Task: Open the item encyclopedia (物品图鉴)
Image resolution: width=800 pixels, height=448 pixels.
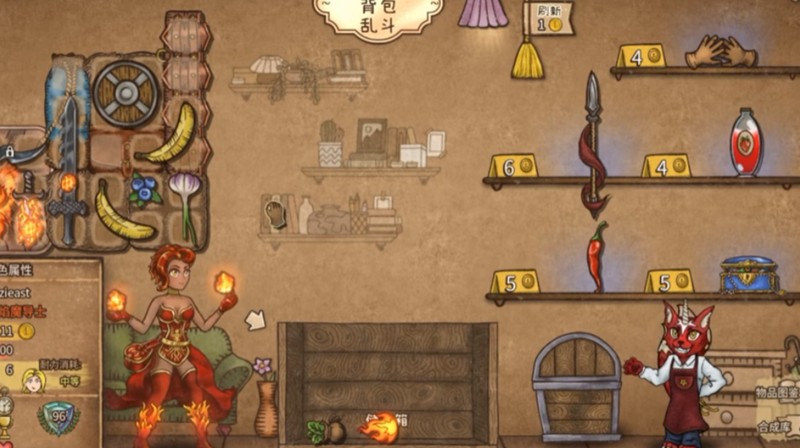Action: (x=777, y=393)
